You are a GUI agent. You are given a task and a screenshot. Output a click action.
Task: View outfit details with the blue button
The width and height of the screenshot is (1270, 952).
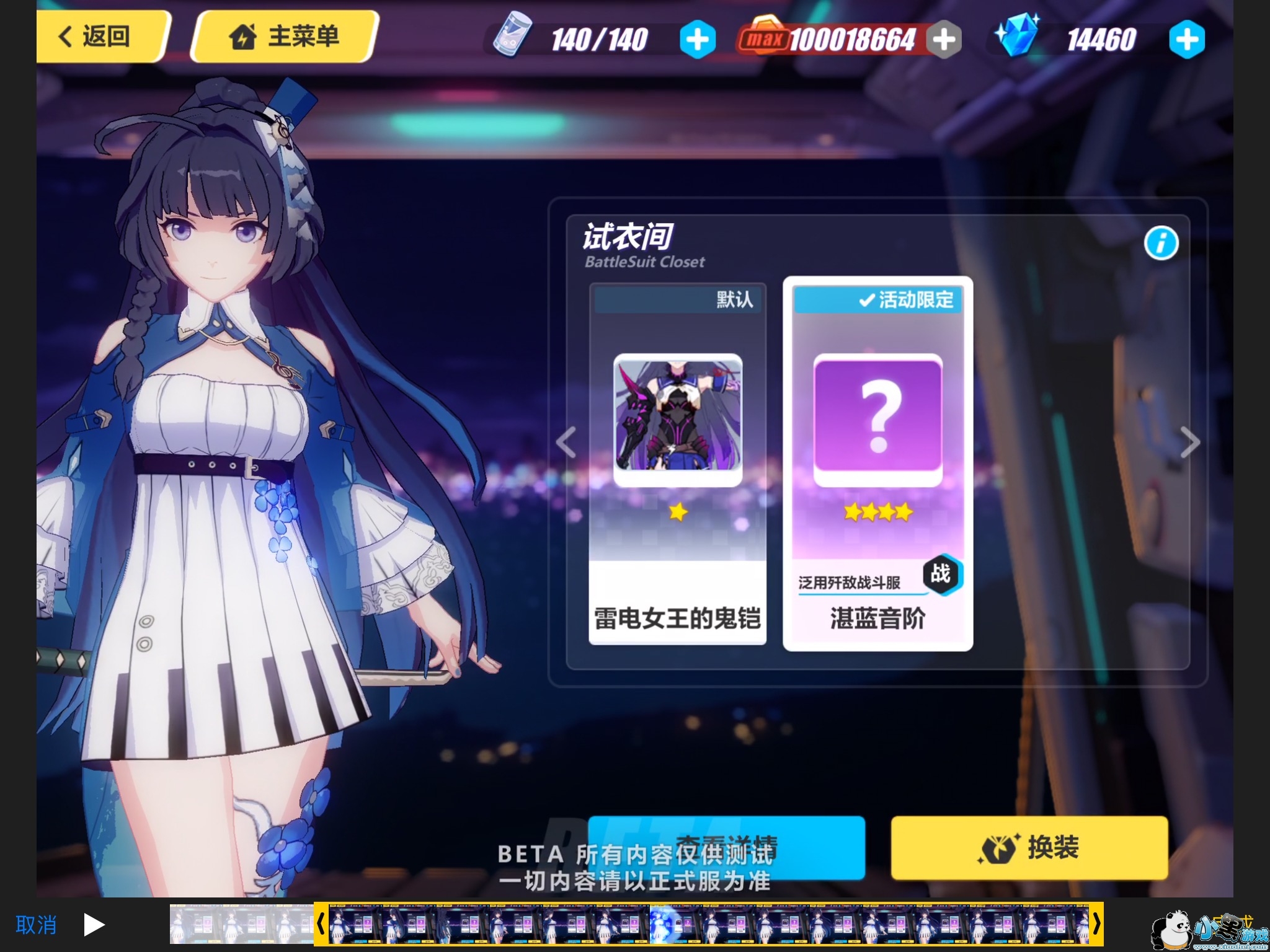coord(726,847)
